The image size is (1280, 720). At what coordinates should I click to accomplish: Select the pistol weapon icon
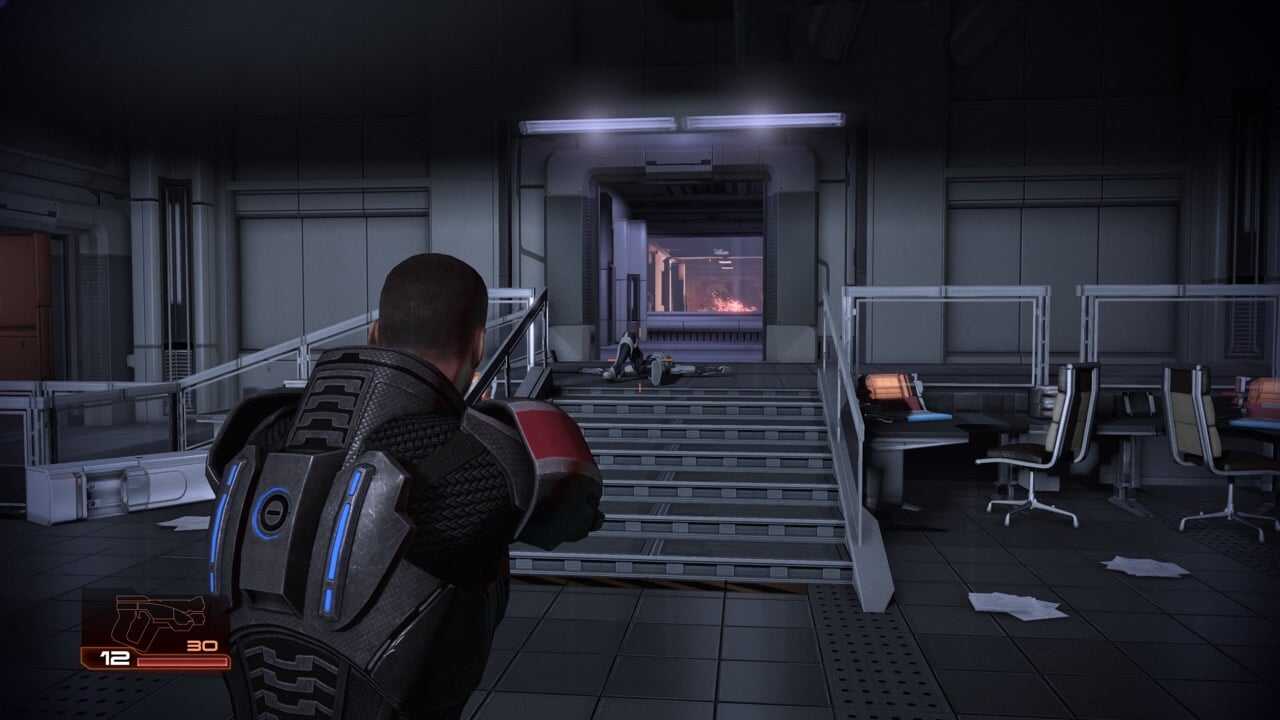pos(157,620)
